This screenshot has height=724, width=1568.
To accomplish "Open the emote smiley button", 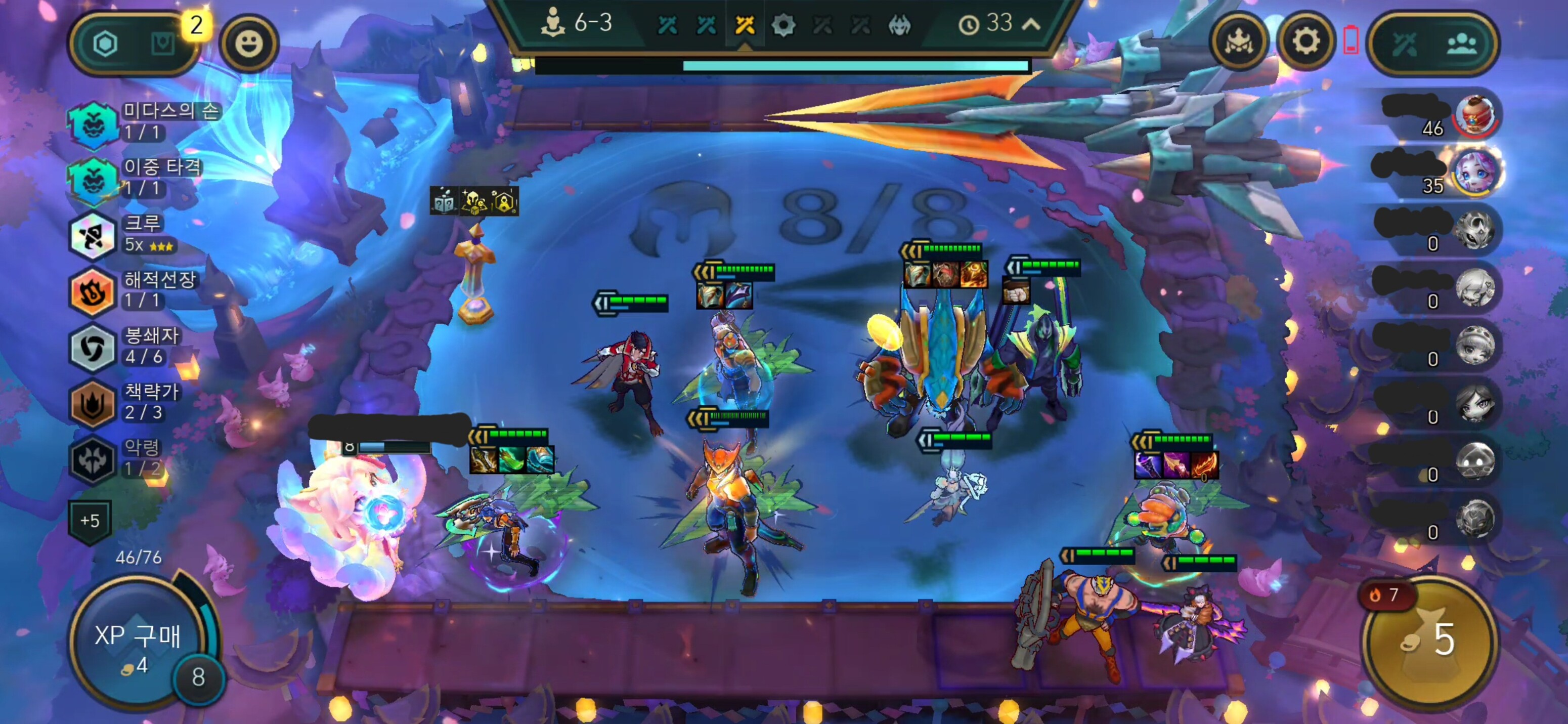I will tap(249, 43).
